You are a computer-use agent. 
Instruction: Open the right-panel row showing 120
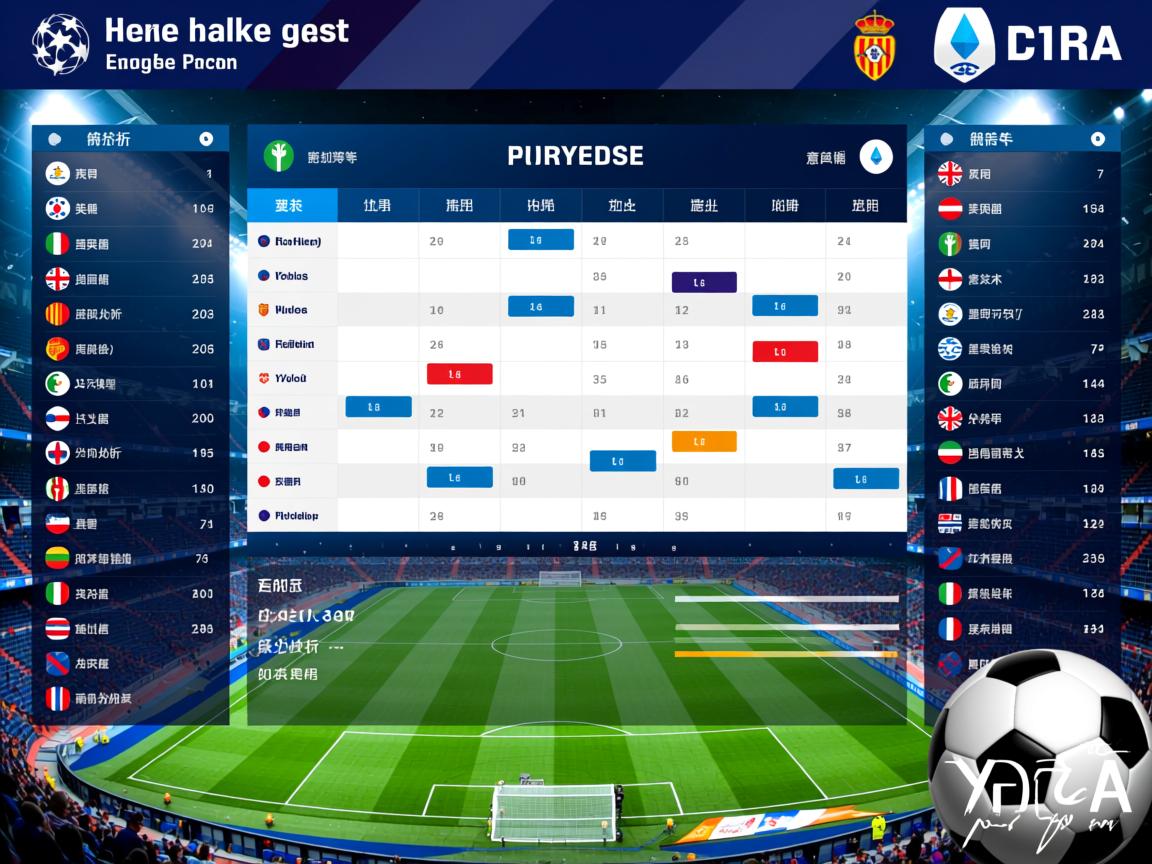point(1022,523)
